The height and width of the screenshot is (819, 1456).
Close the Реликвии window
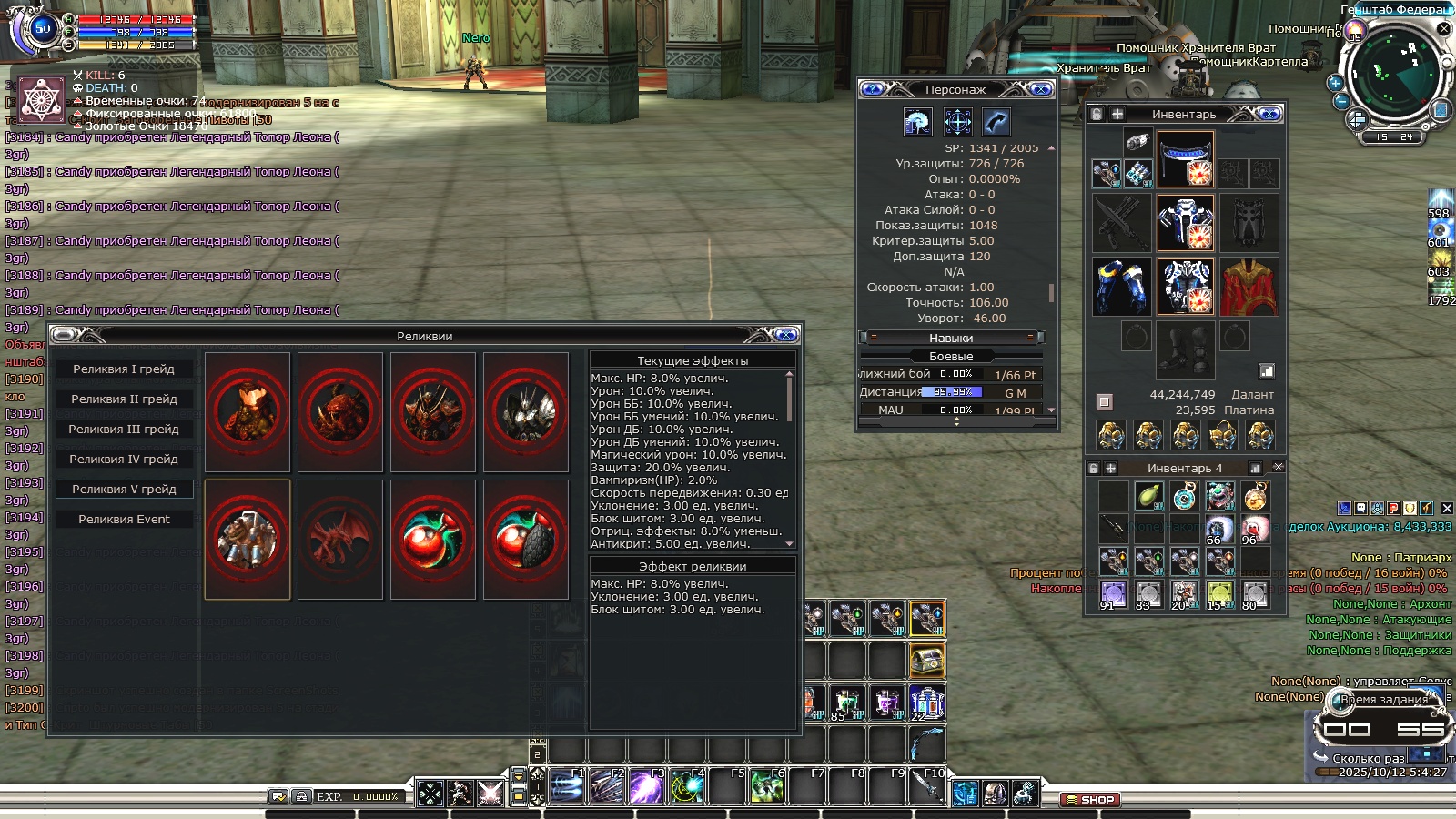click(788, 336)
